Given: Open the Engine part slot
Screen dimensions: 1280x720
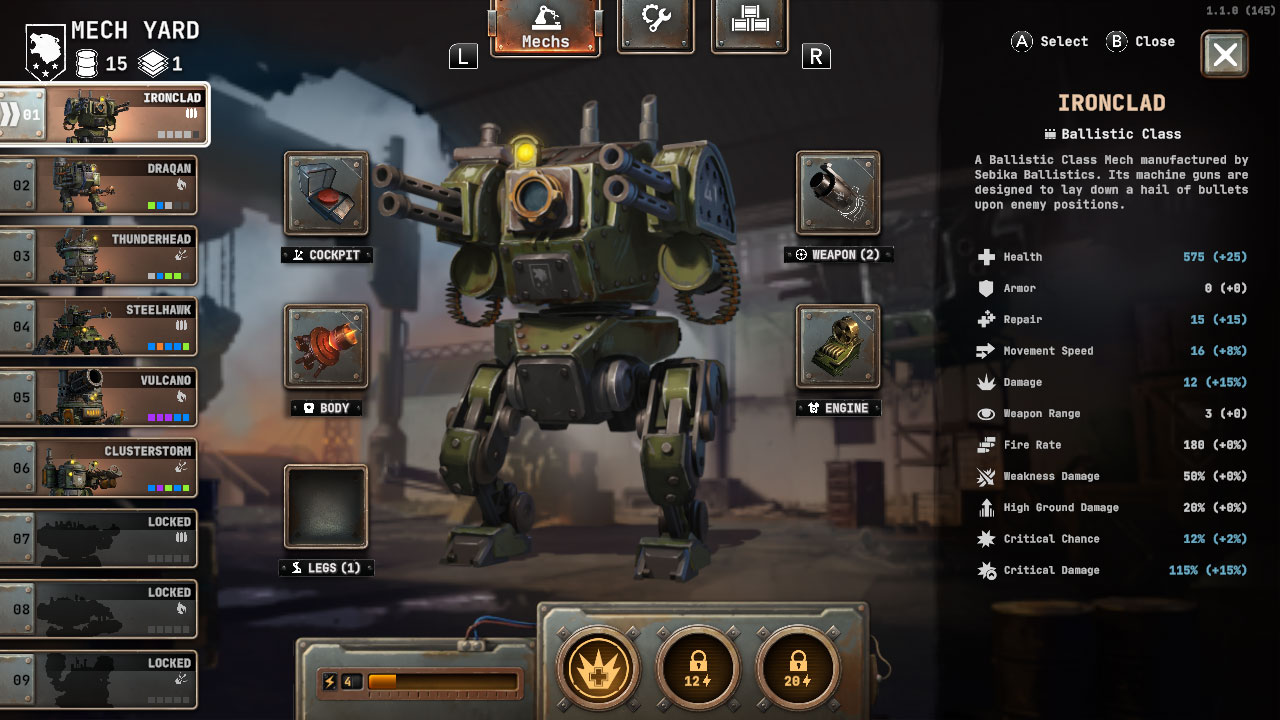Looking at the screenshot, I should [x=838, y=346].
